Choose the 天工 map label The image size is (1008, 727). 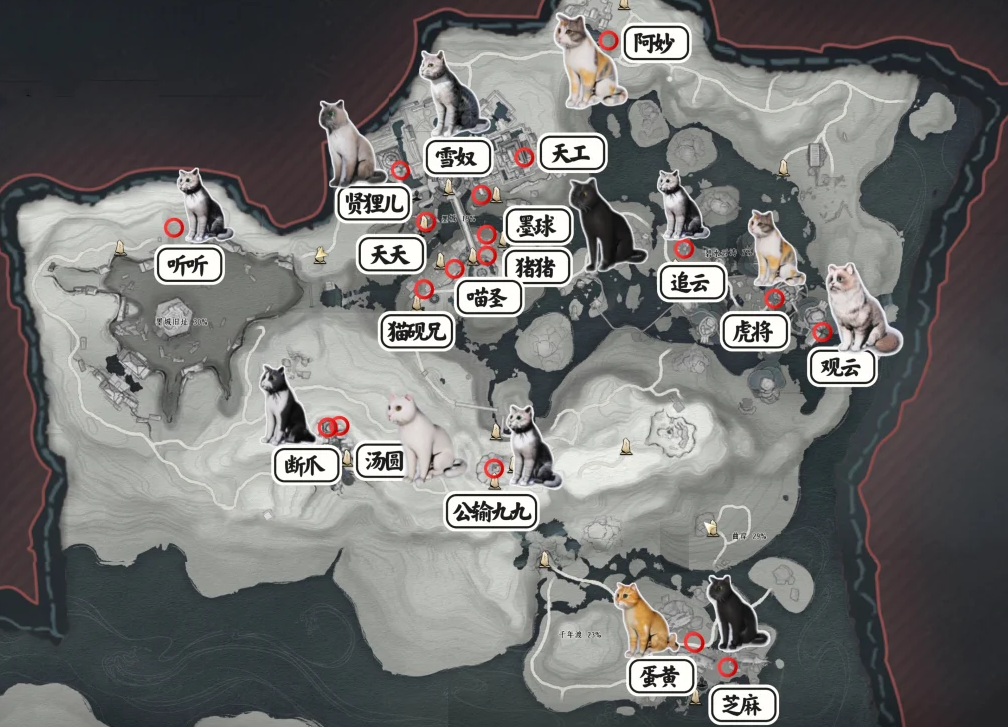pos(572,153)
